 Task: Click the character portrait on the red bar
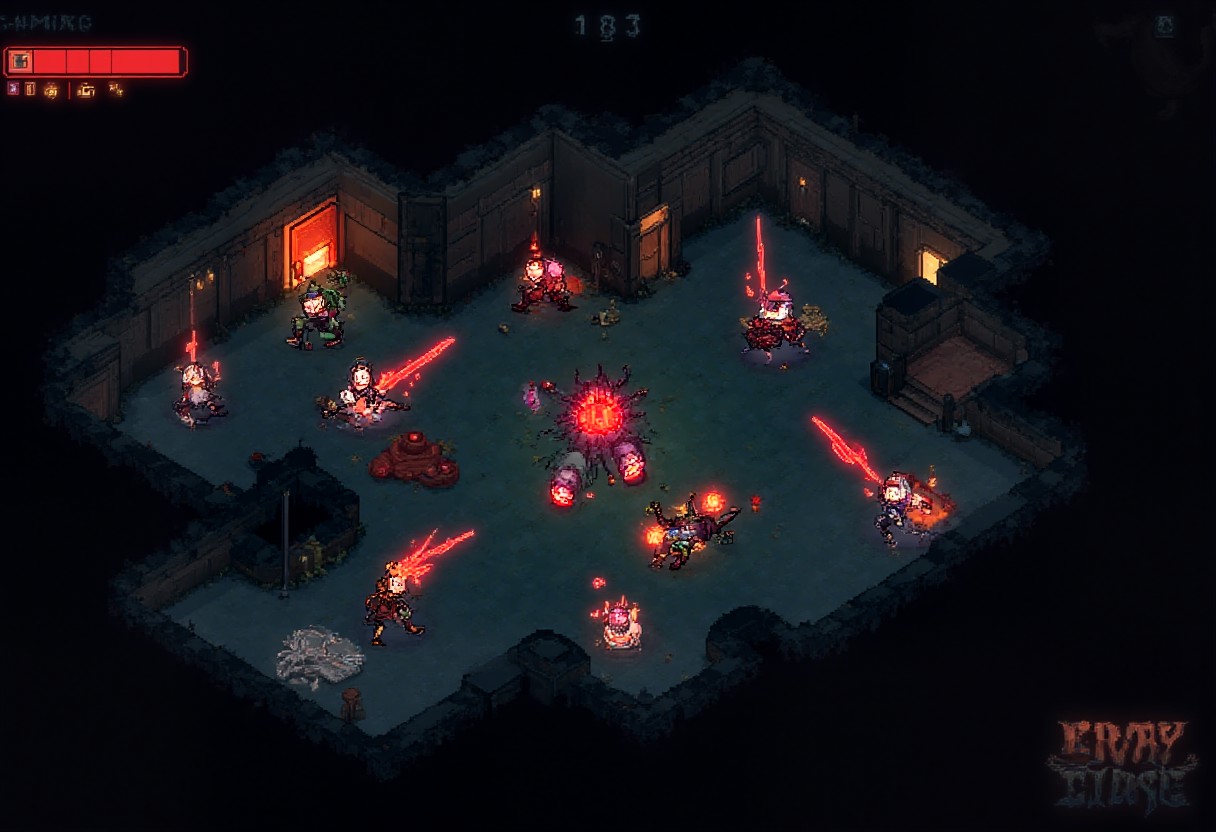[x=20, y=62]
